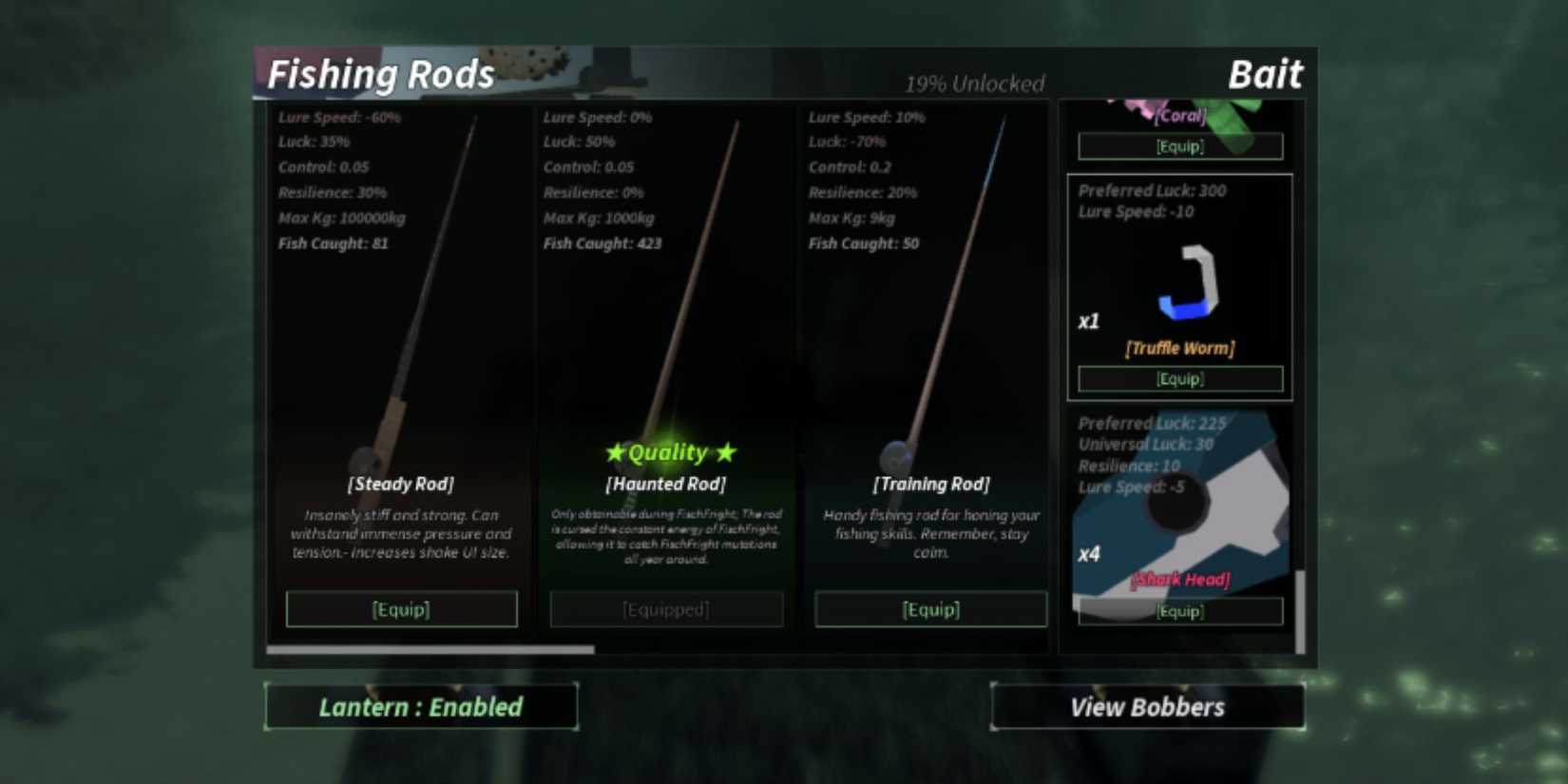Click the green Quality star badge on Haunted Rod
Viewport: 1568px width, 784px height.
665,452
